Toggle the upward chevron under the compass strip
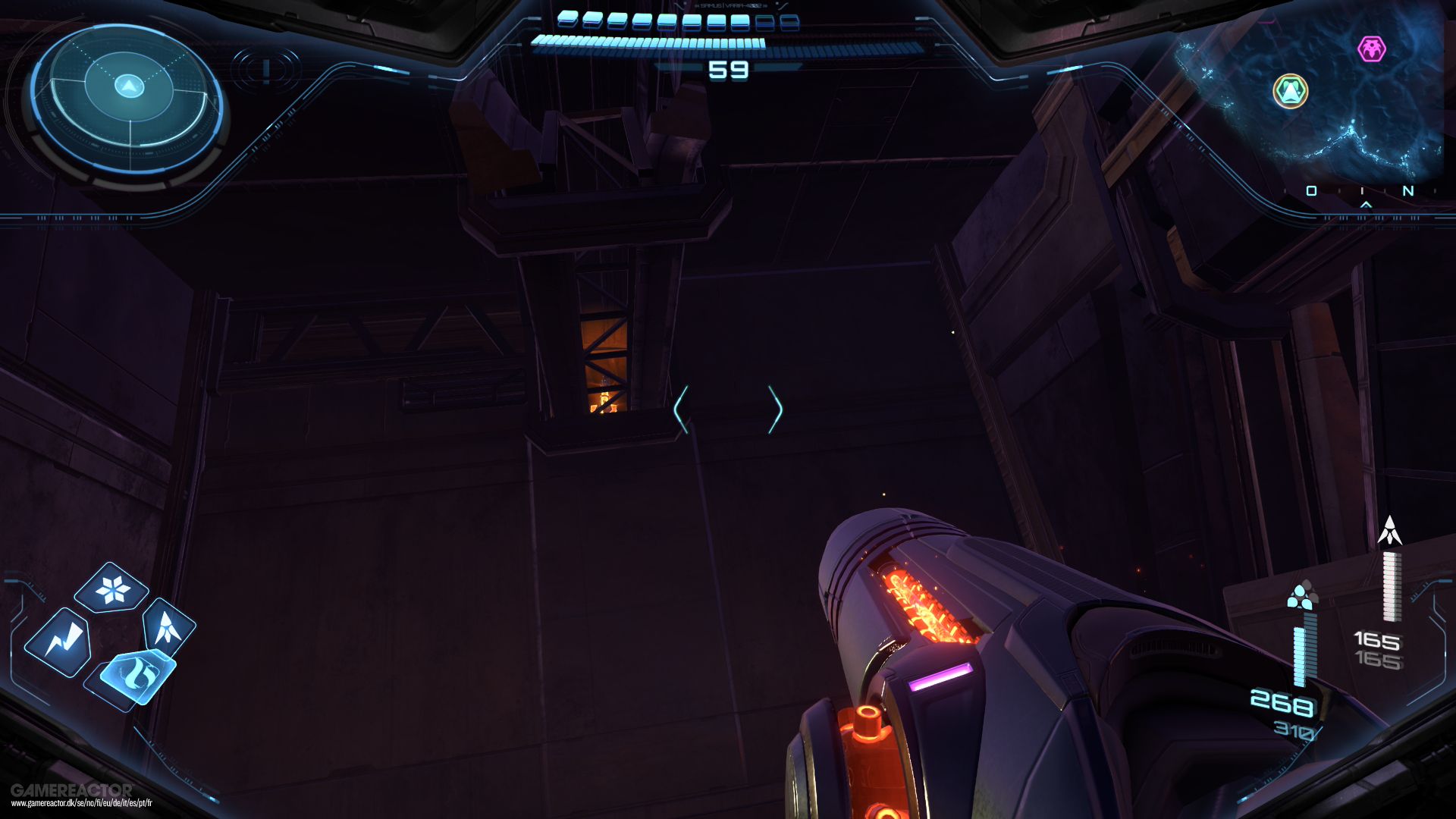 [1366, 205]
